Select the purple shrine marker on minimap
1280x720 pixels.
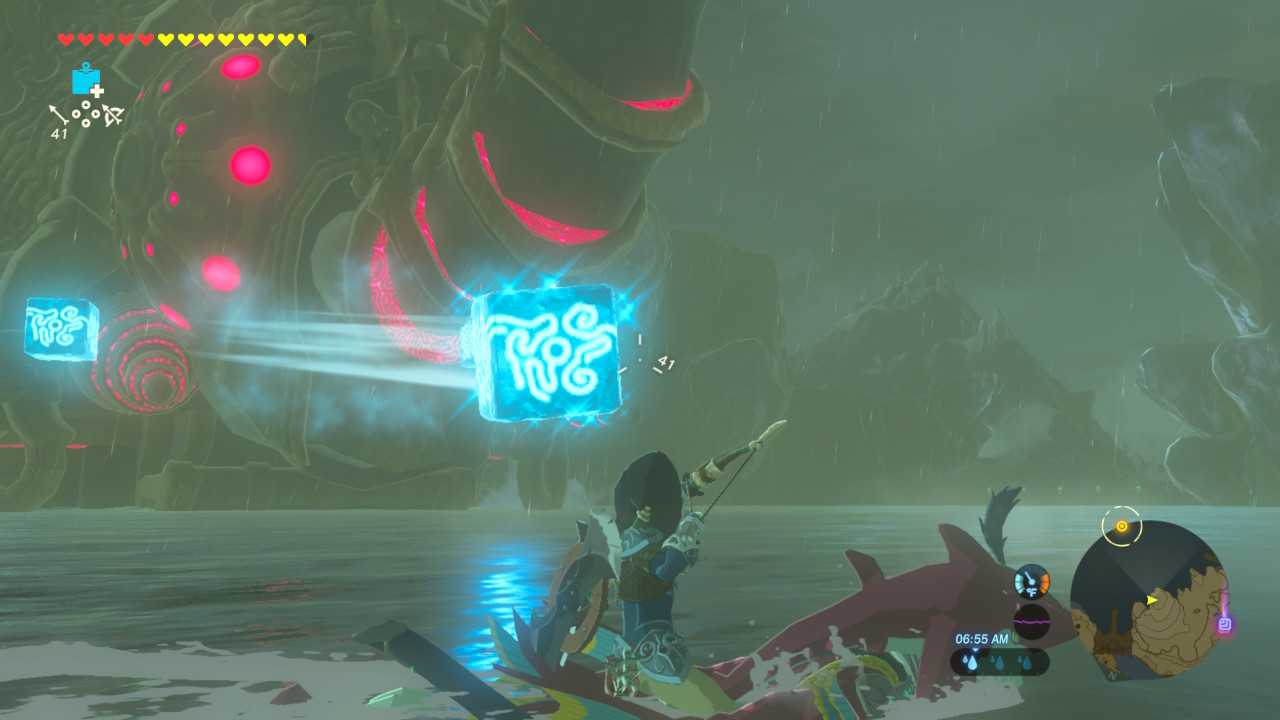coord(1224,624)
